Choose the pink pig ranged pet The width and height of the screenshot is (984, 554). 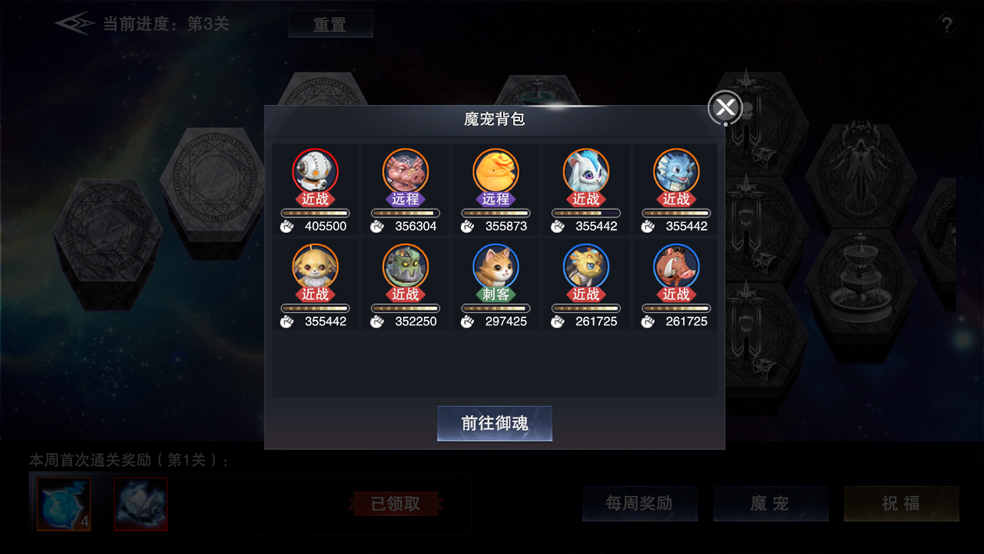coord(405,173)
